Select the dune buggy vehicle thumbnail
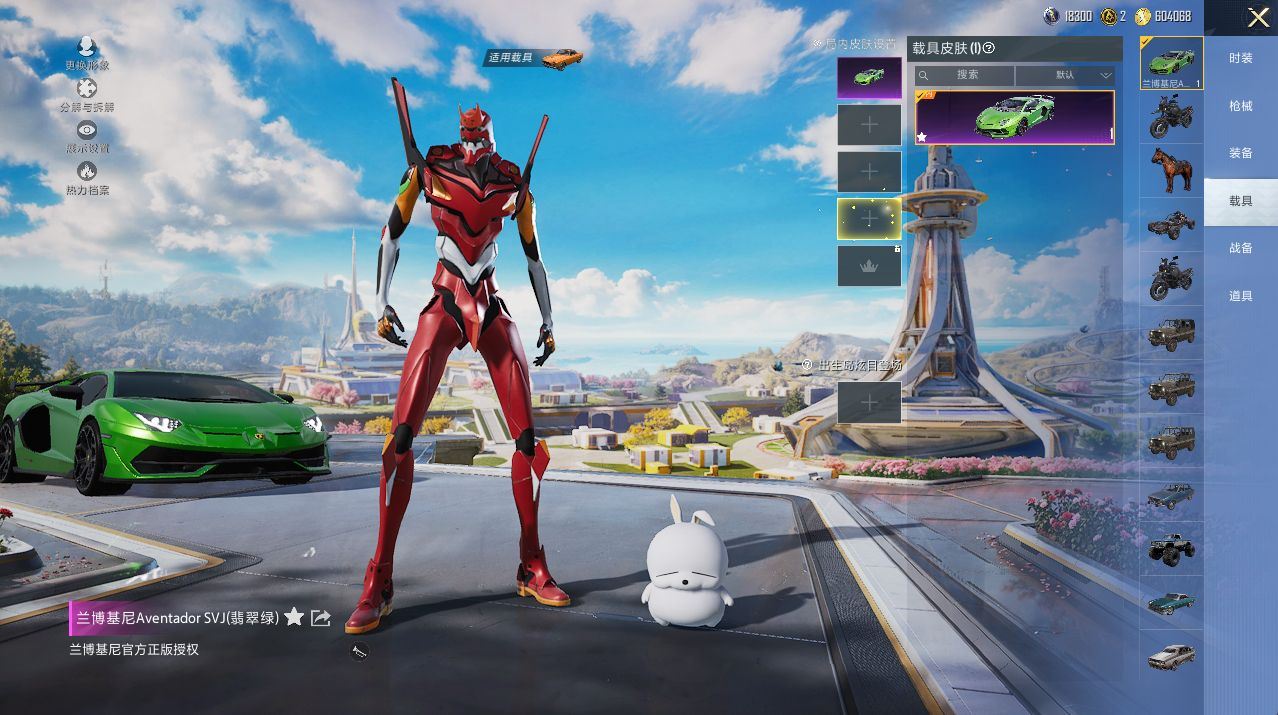 point(1171,225)
